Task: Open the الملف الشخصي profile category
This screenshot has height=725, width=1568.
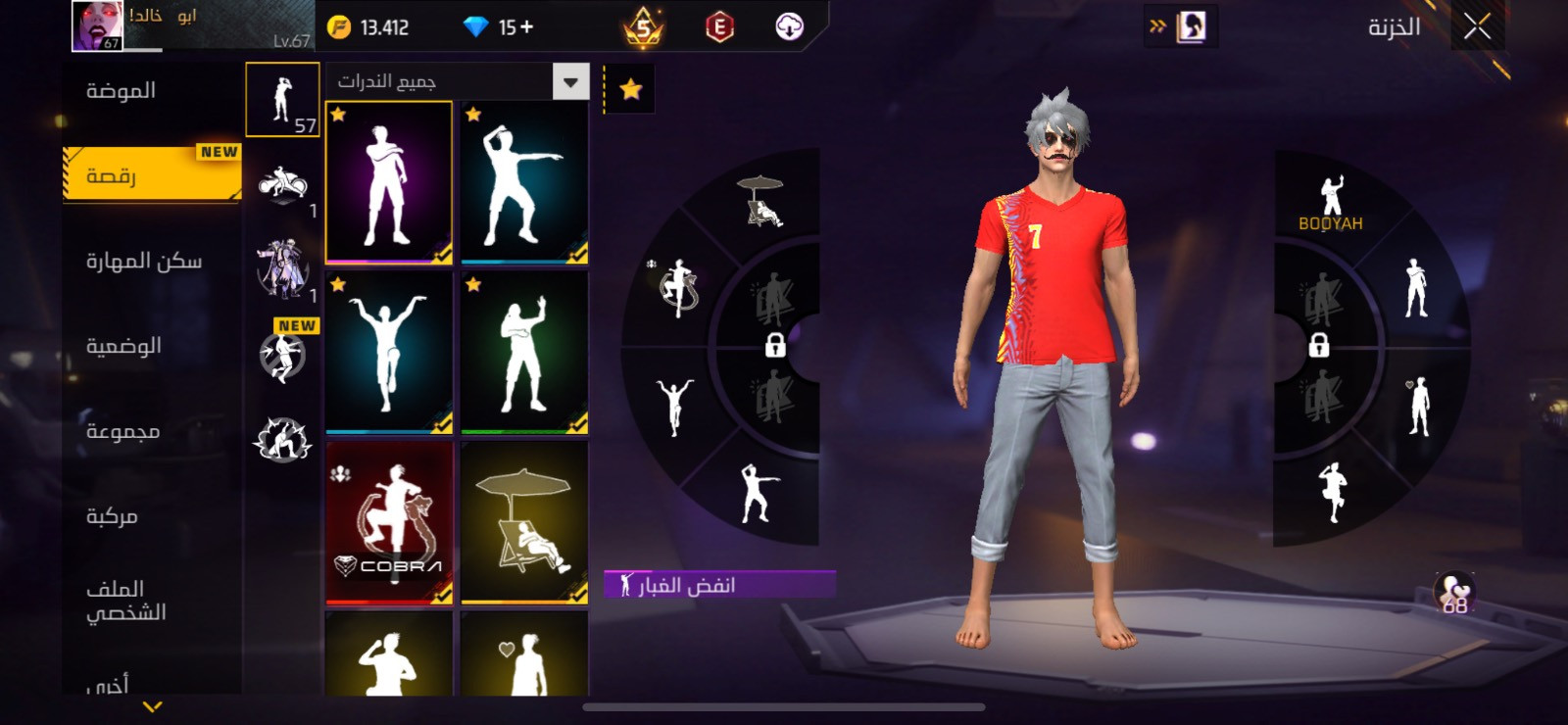Action: click(x=125, y=600)
